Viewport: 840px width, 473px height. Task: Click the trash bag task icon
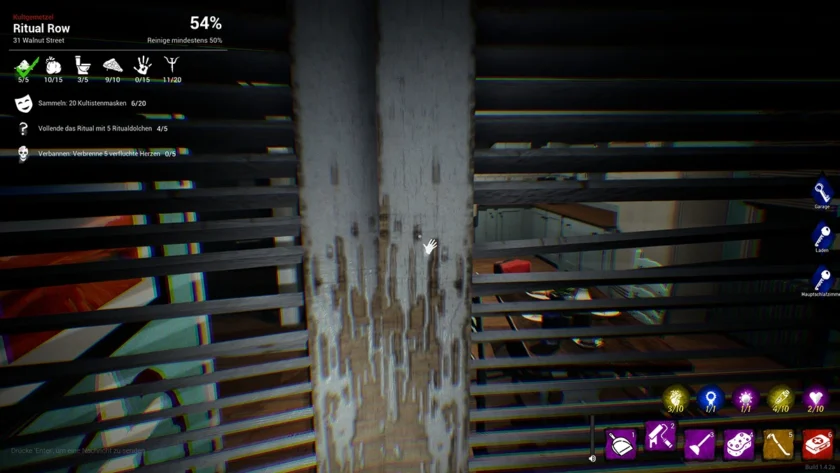pos(53,67)
